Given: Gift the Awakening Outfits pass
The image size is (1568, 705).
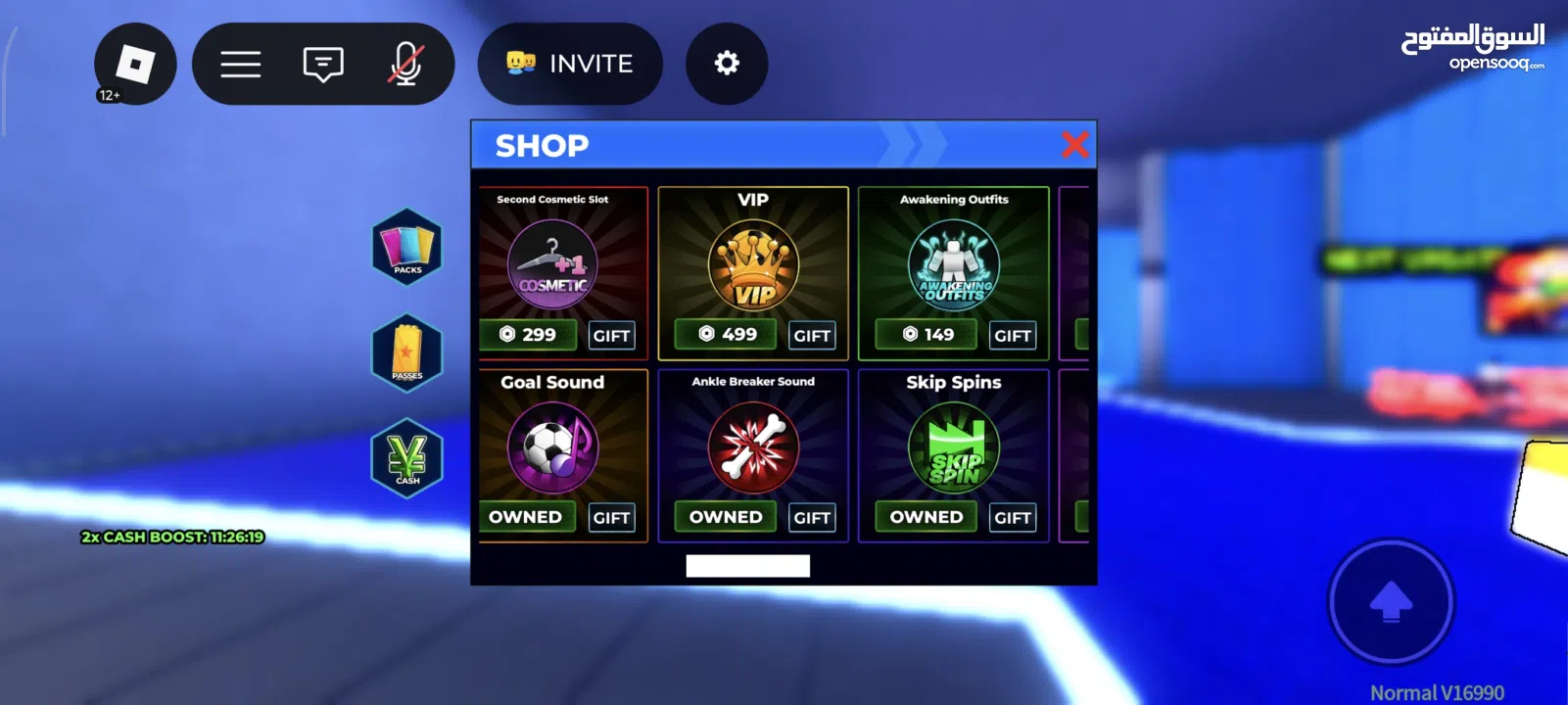Looking at the screenshot, I should tap(1012, 336).
